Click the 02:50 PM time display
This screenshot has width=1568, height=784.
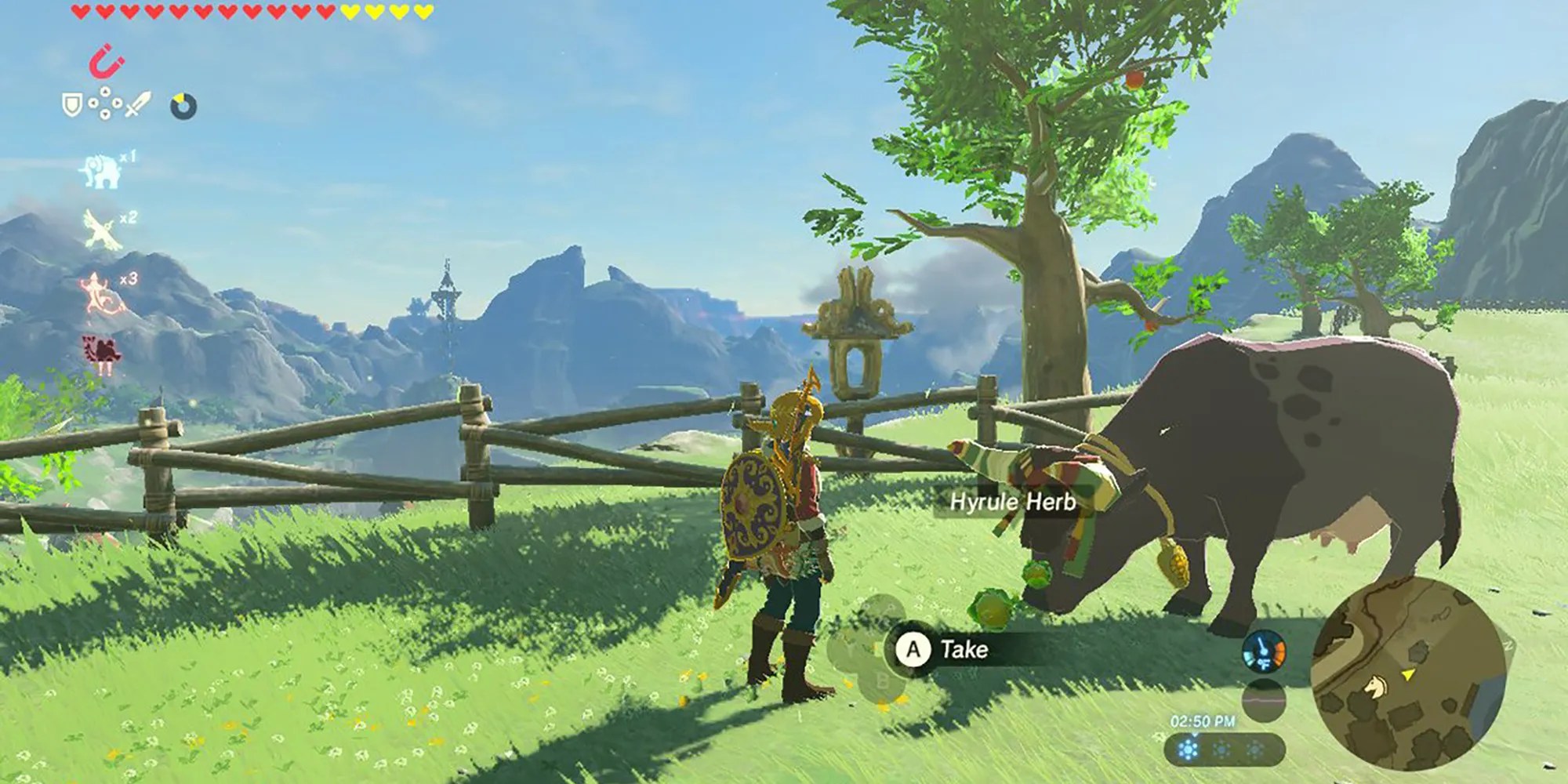click(x=1203, y=720)
